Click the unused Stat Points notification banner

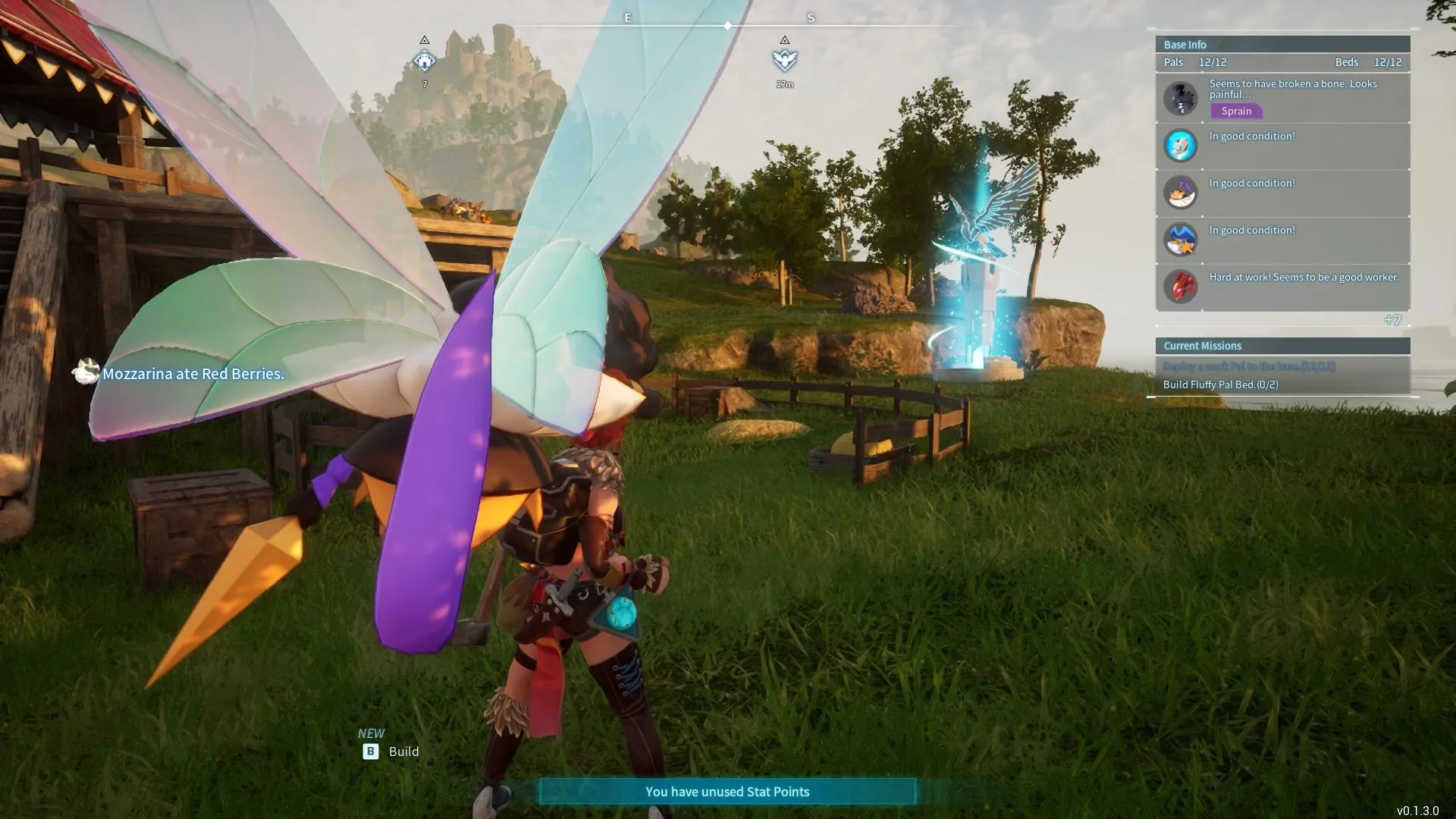727,792
